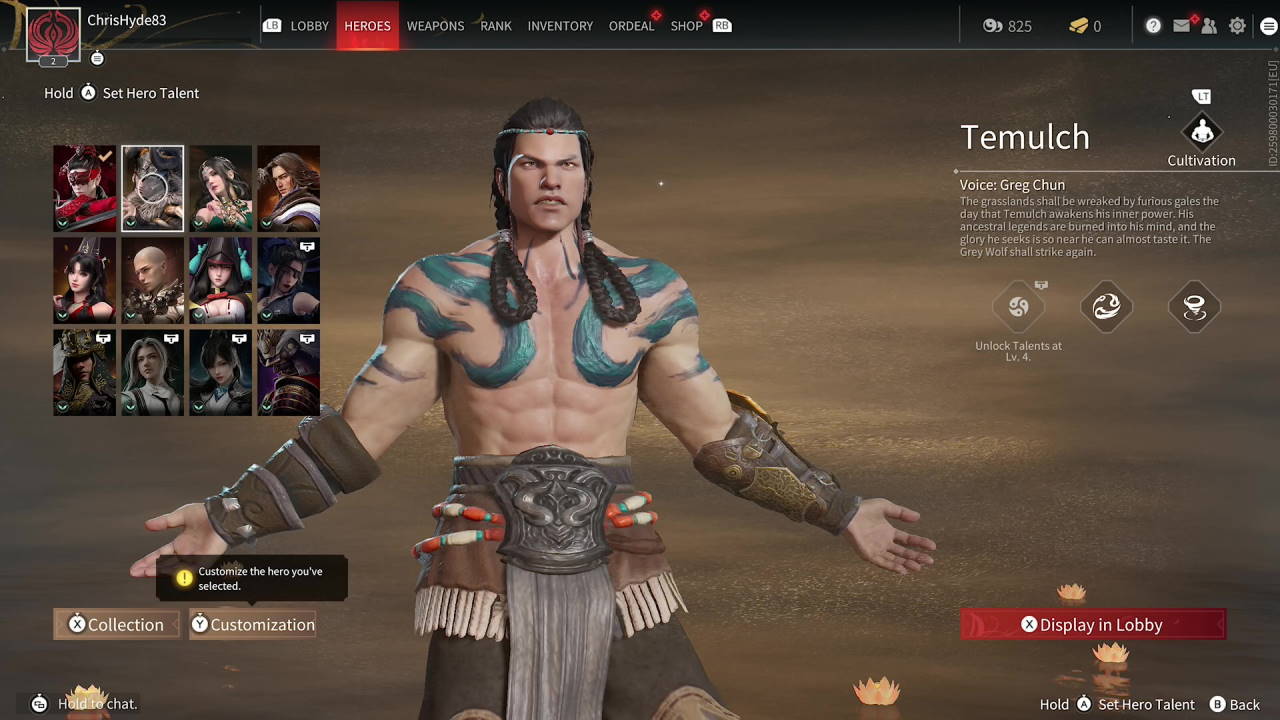
Task: Open the Collection screen
Action: coord(116,625)
